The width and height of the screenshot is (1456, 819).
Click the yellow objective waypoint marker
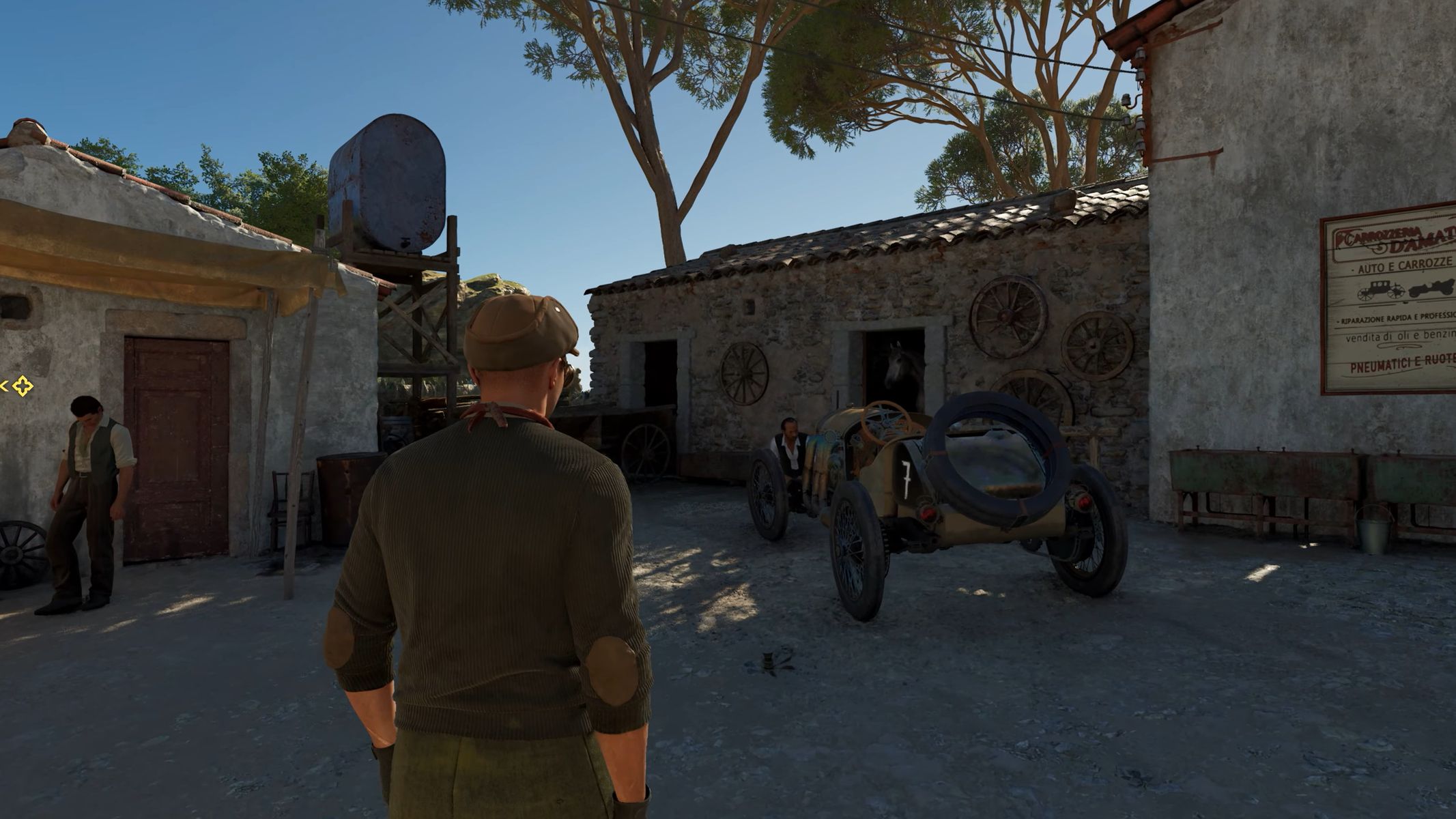23,386
